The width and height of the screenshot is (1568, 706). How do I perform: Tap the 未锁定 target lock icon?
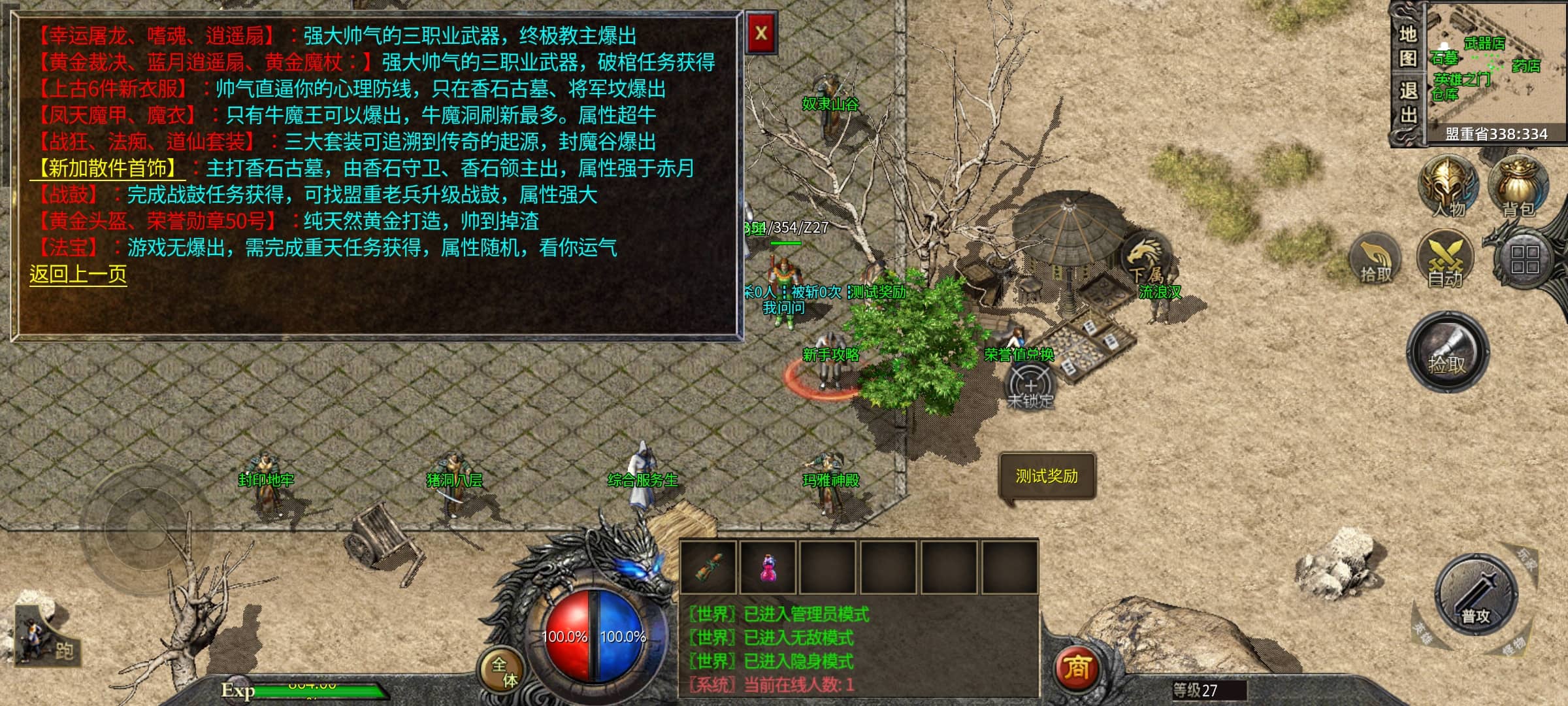pyautogui.click(x=1030, y=386)
